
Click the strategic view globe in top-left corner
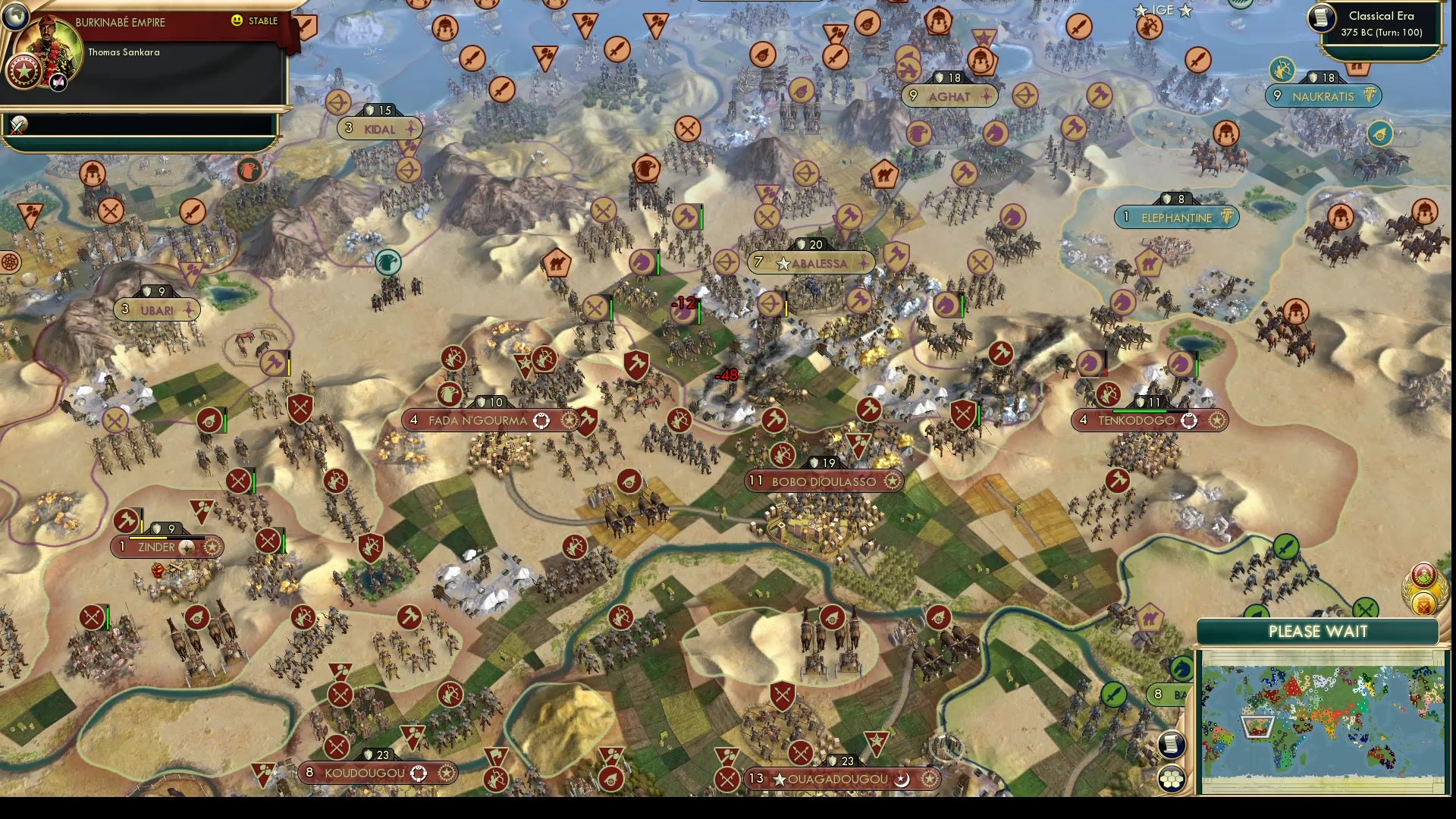16,16
